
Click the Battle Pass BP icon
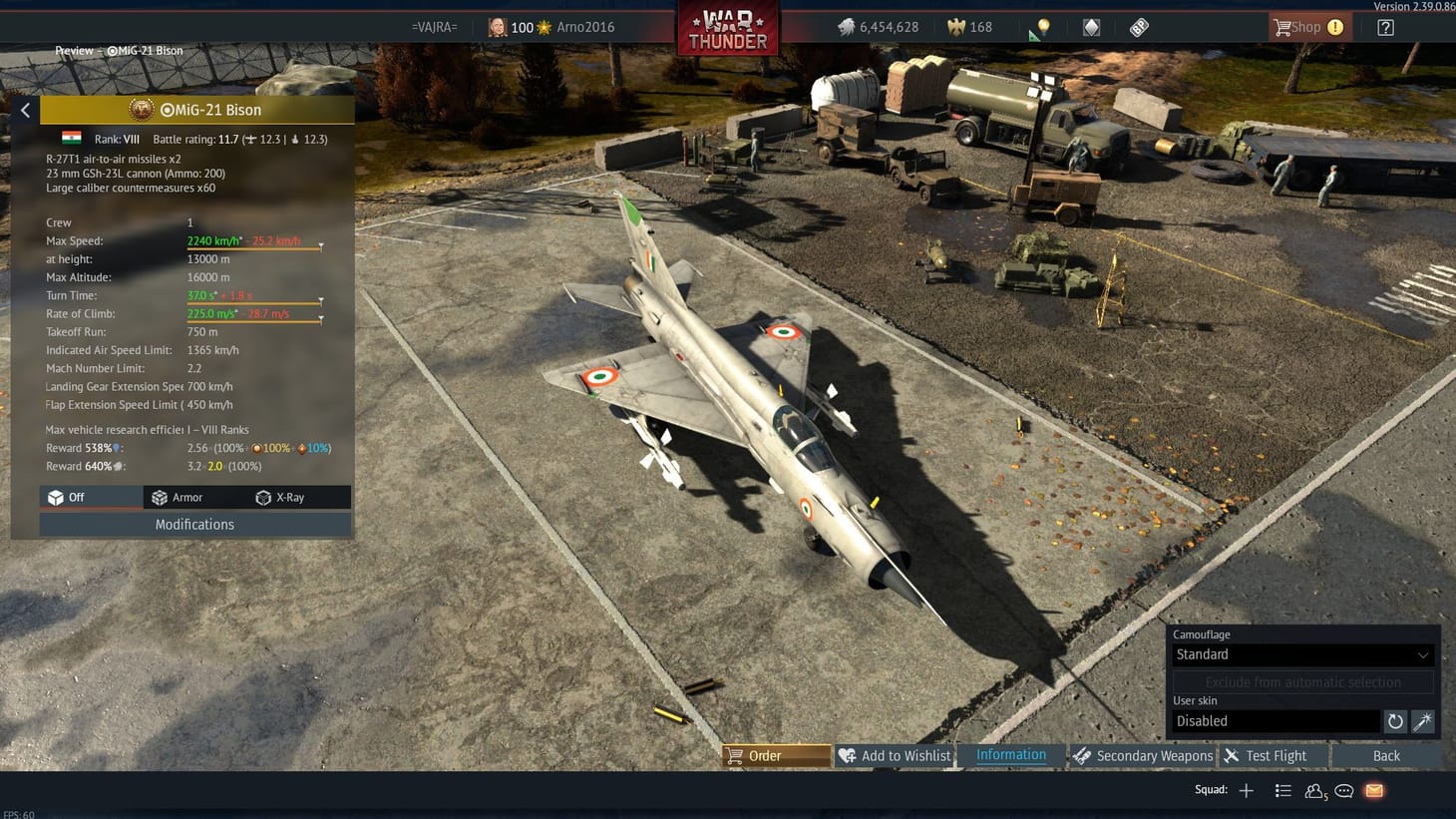(1138, 27)
